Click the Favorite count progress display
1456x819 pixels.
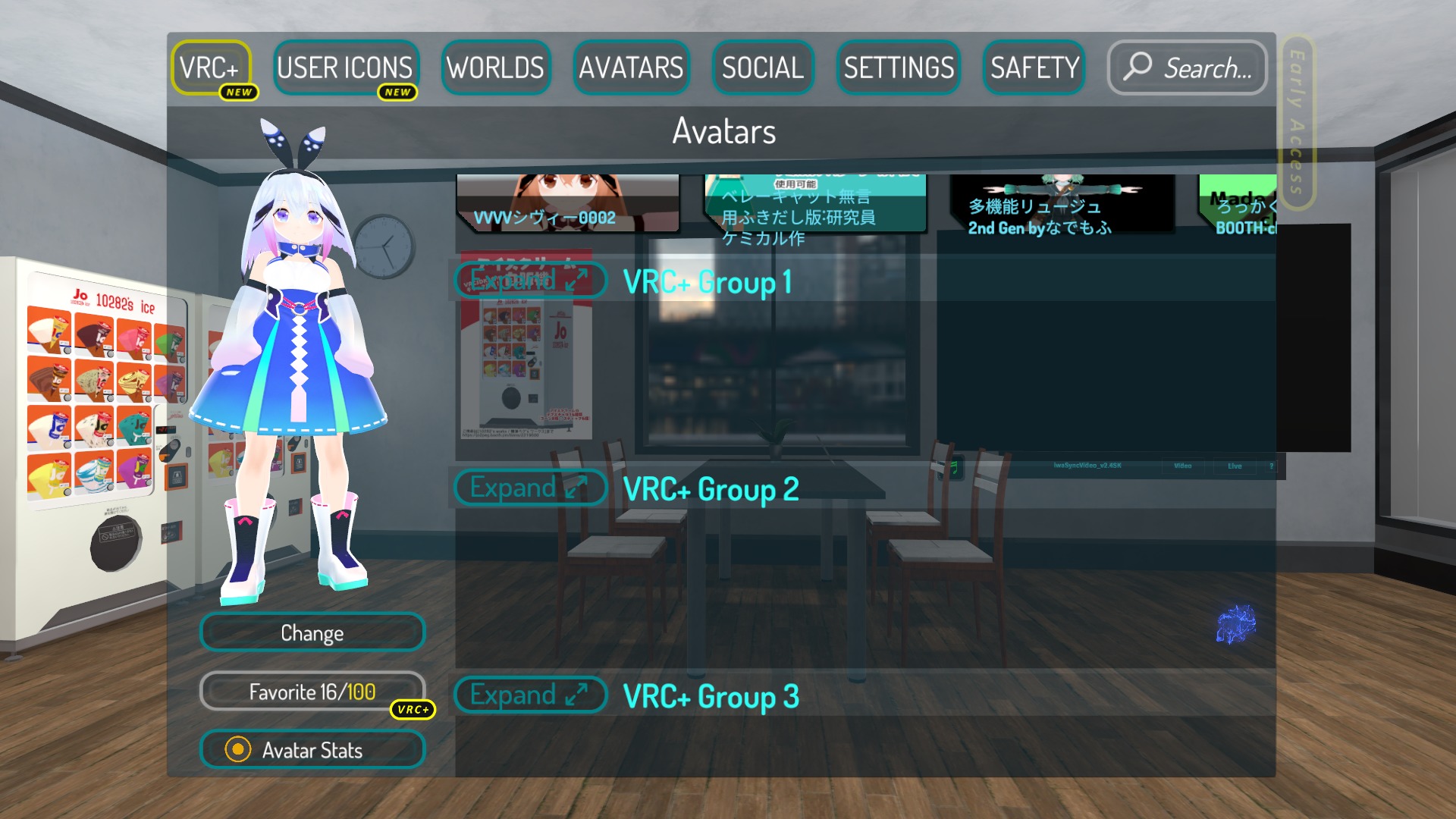[312, 692]
